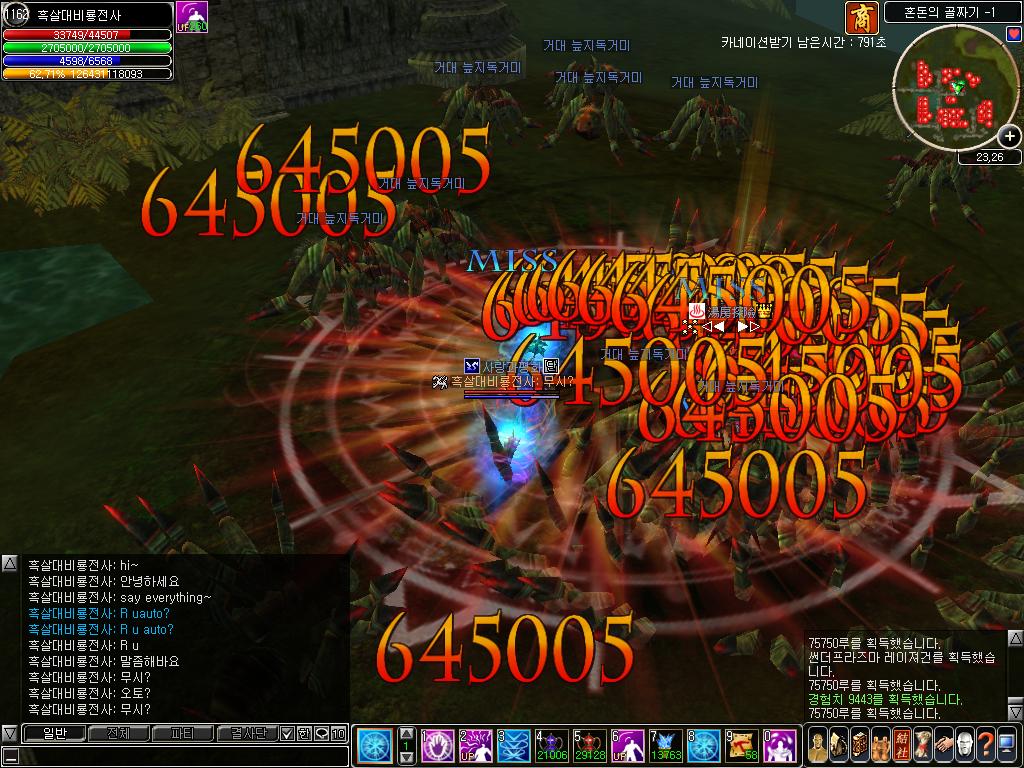The image size is (1024, 768).
Task: Toggle the chat filter checkbox
Action: tap(287, 734)
